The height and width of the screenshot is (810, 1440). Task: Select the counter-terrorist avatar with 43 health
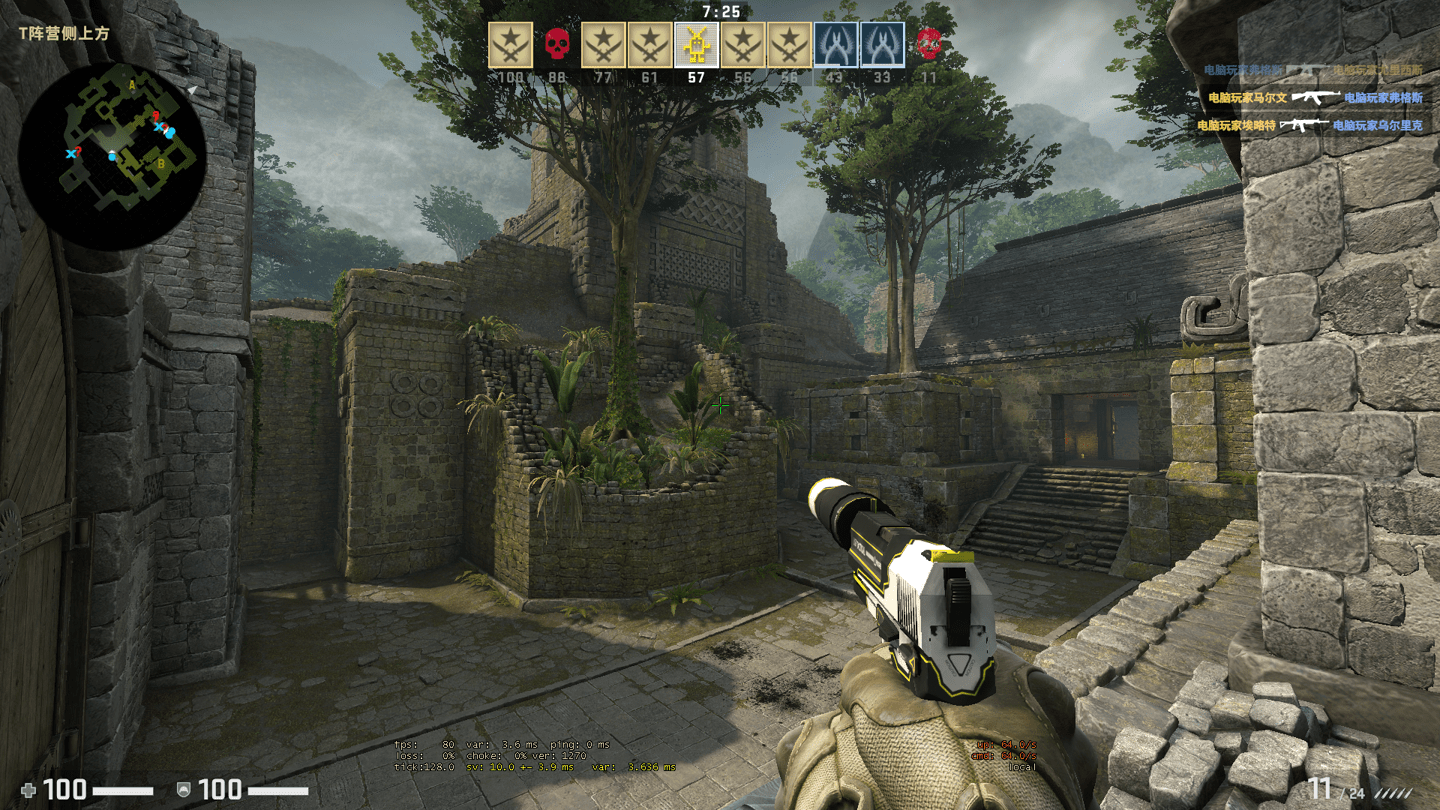click(835, 45)
